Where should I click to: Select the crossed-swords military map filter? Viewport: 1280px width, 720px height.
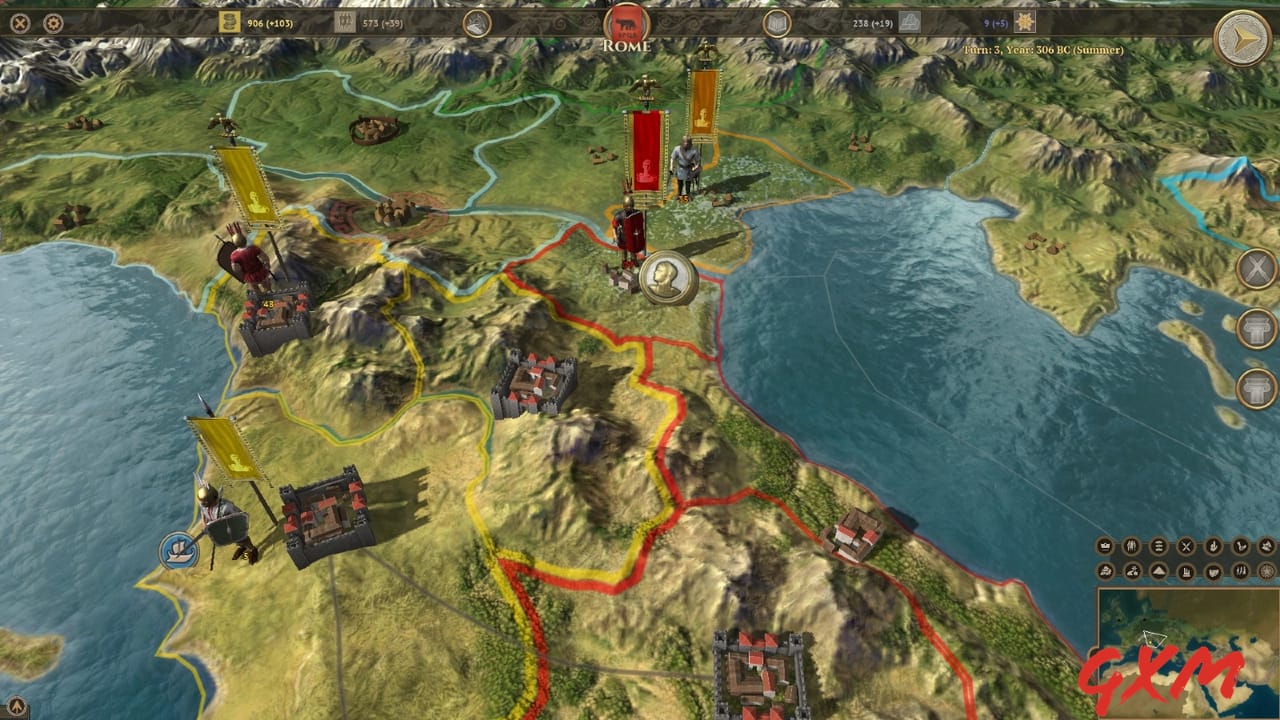coord(1186,546)
